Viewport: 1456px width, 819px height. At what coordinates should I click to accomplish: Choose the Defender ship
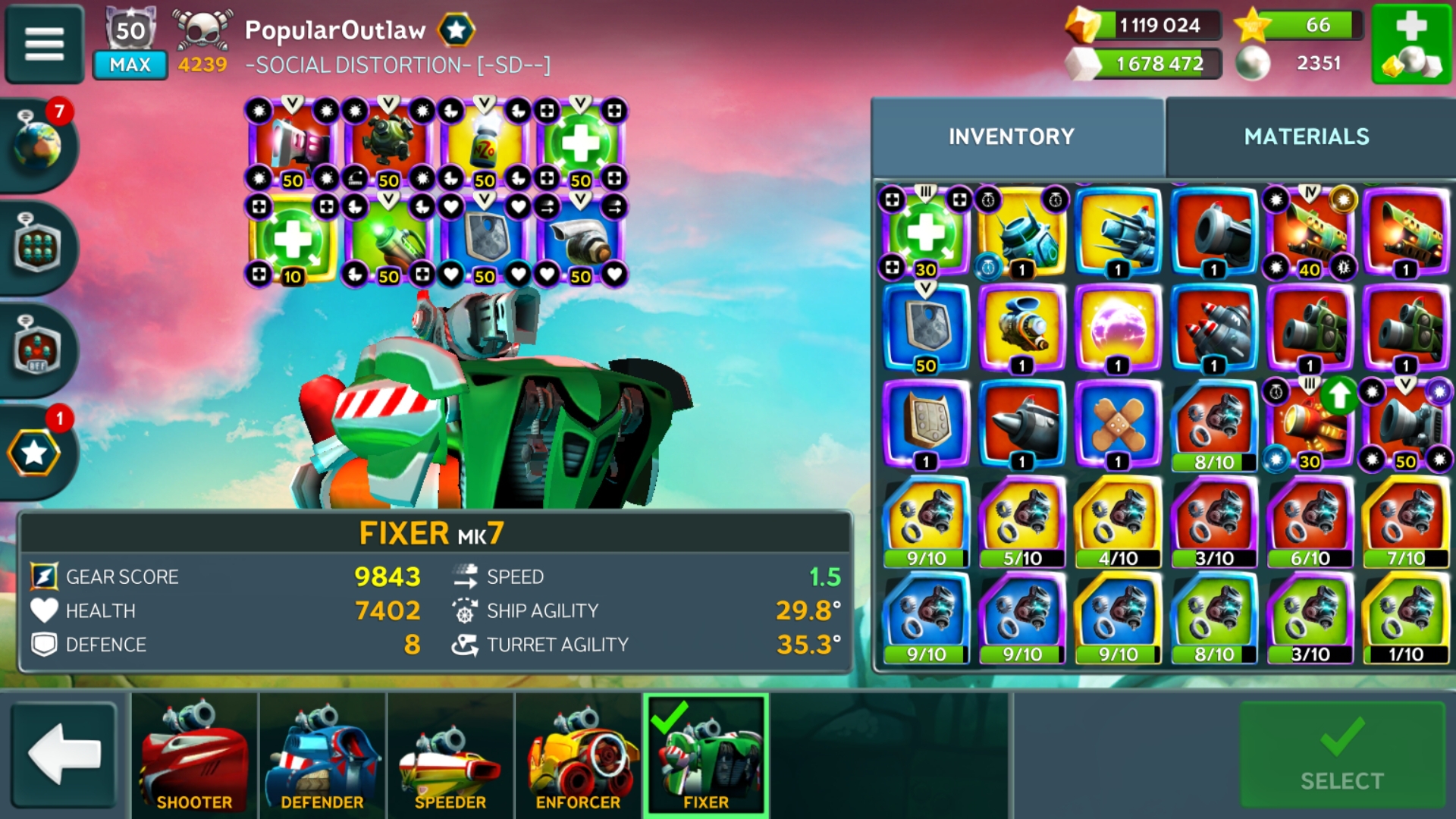click(x=322, y=755)
